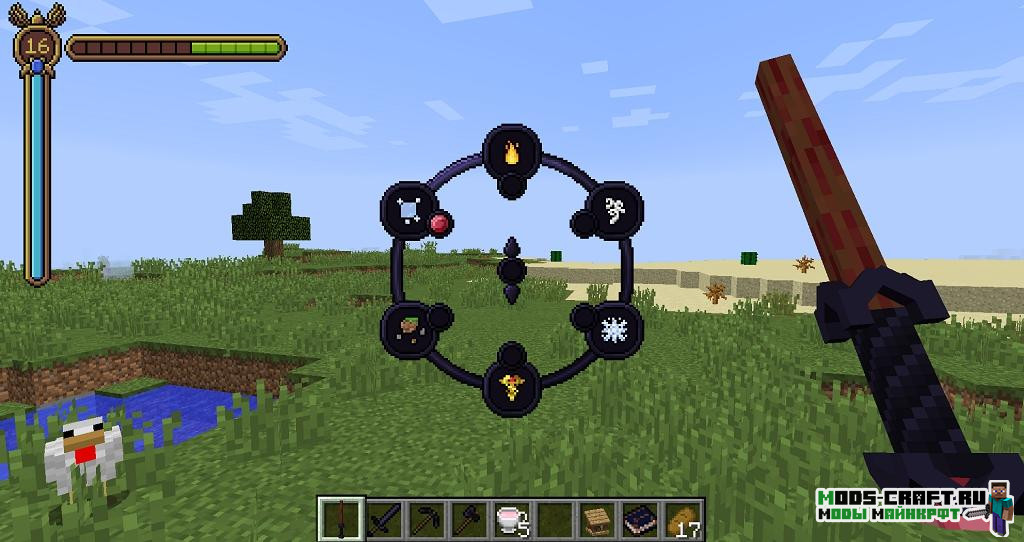Viewport: 1024px width, 542px height.
Task: Click the red gem on the wheel
Action: click(438, 222)
